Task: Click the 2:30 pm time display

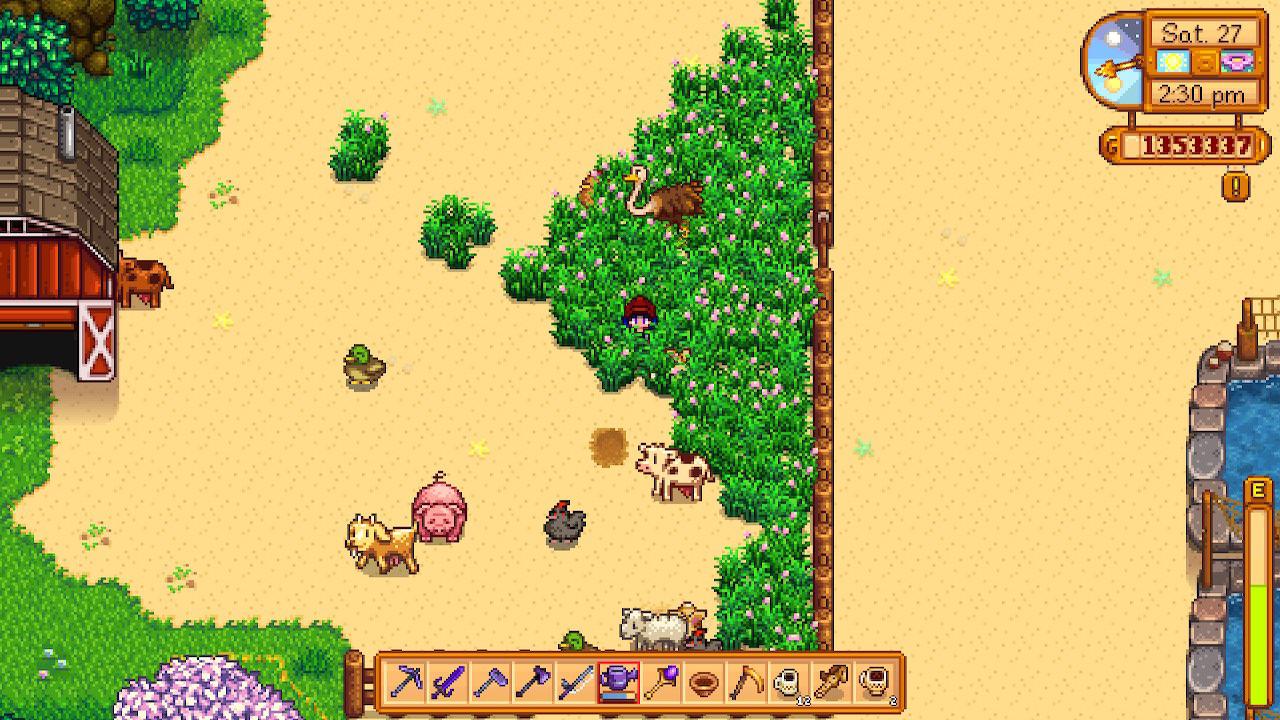Action: (x=1202, y=92)
